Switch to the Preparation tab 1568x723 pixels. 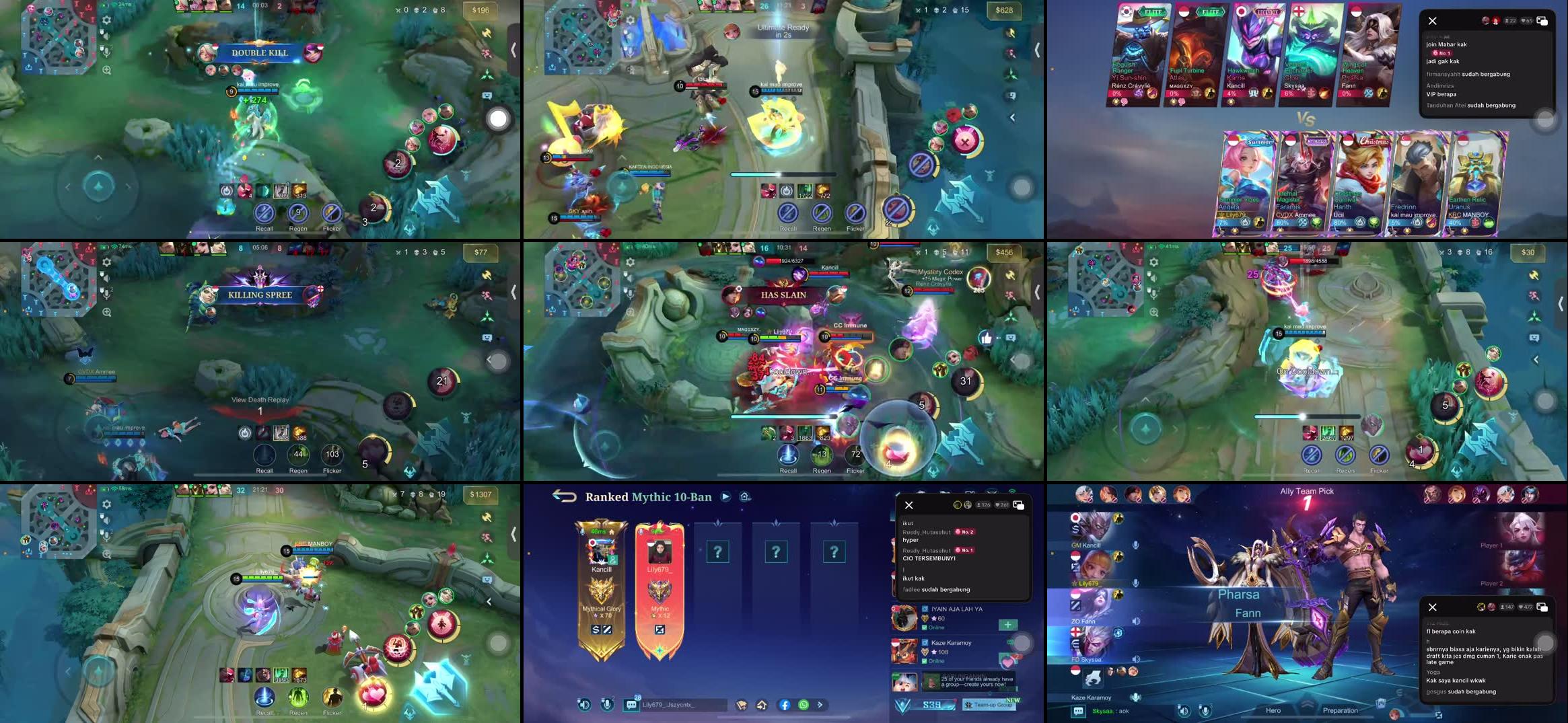click(x=1341, y=711)
